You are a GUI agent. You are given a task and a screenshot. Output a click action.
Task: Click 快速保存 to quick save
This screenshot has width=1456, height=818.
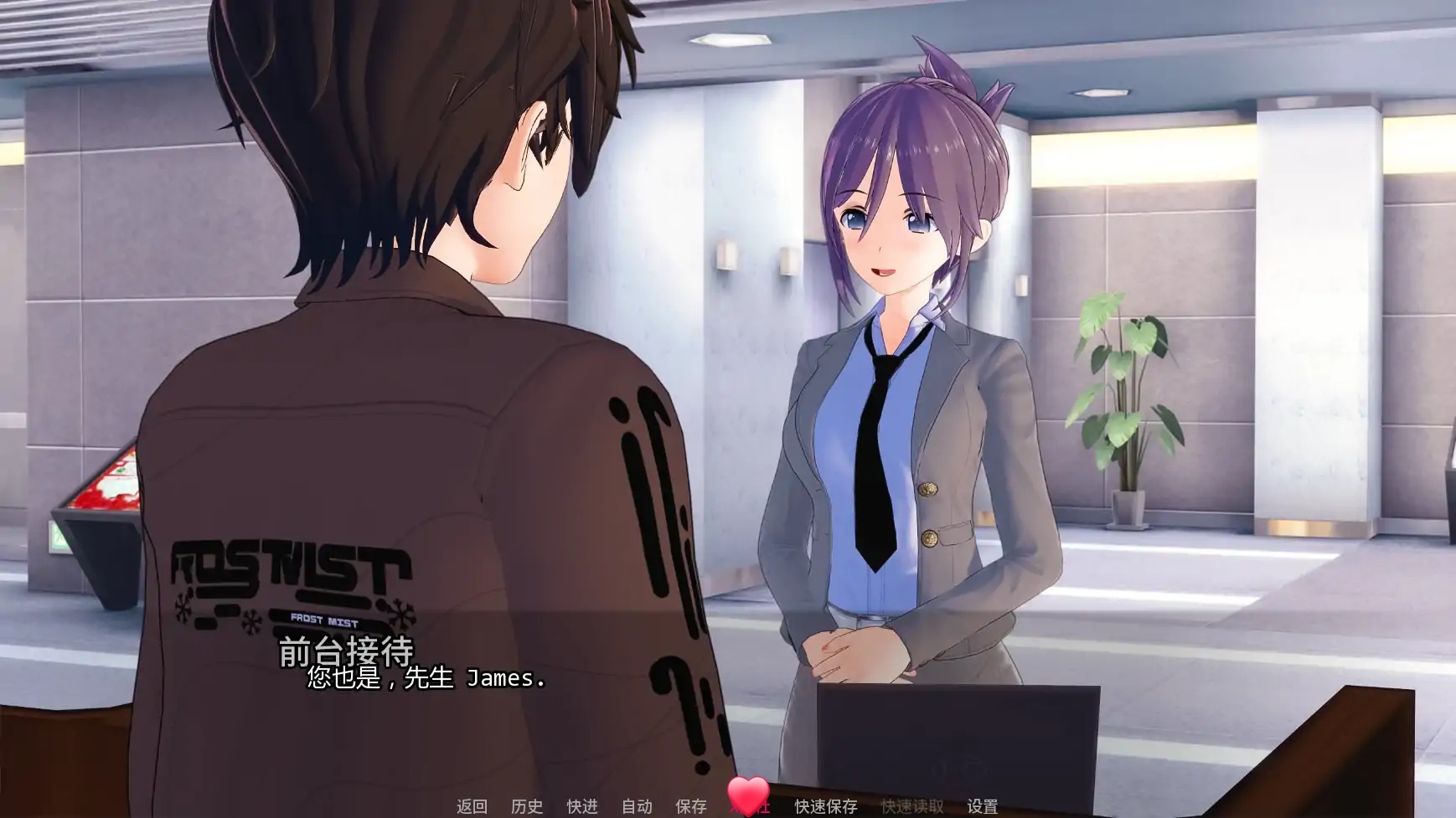click(824, 805)
